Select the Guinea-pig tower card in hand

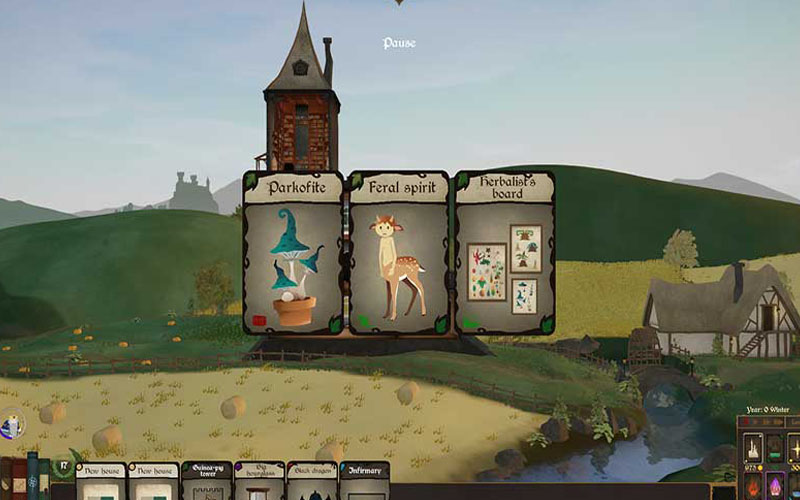206,481
